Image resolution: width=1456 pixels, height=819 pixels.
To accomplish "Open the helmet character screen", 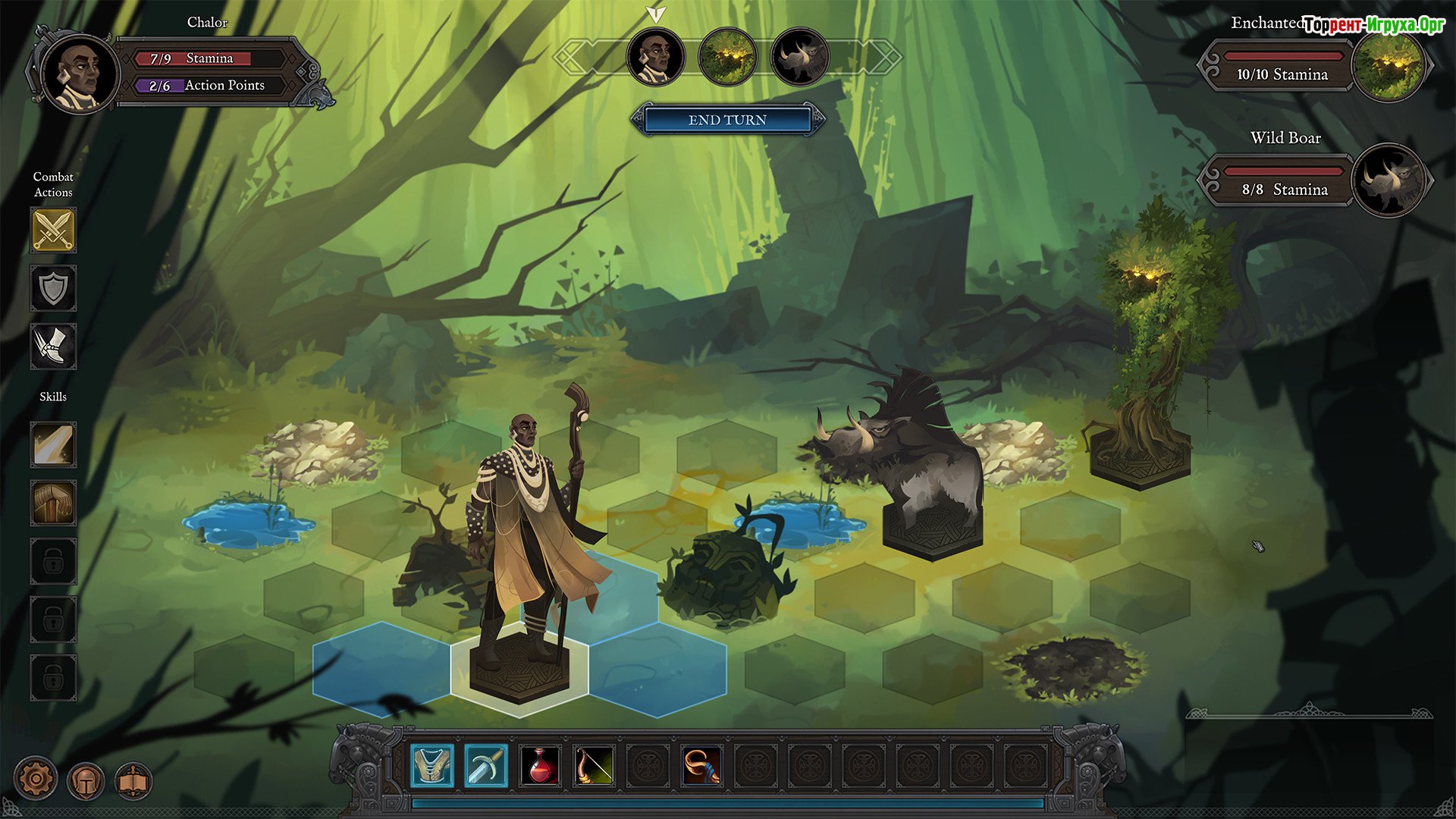I will tap(86, 780).
